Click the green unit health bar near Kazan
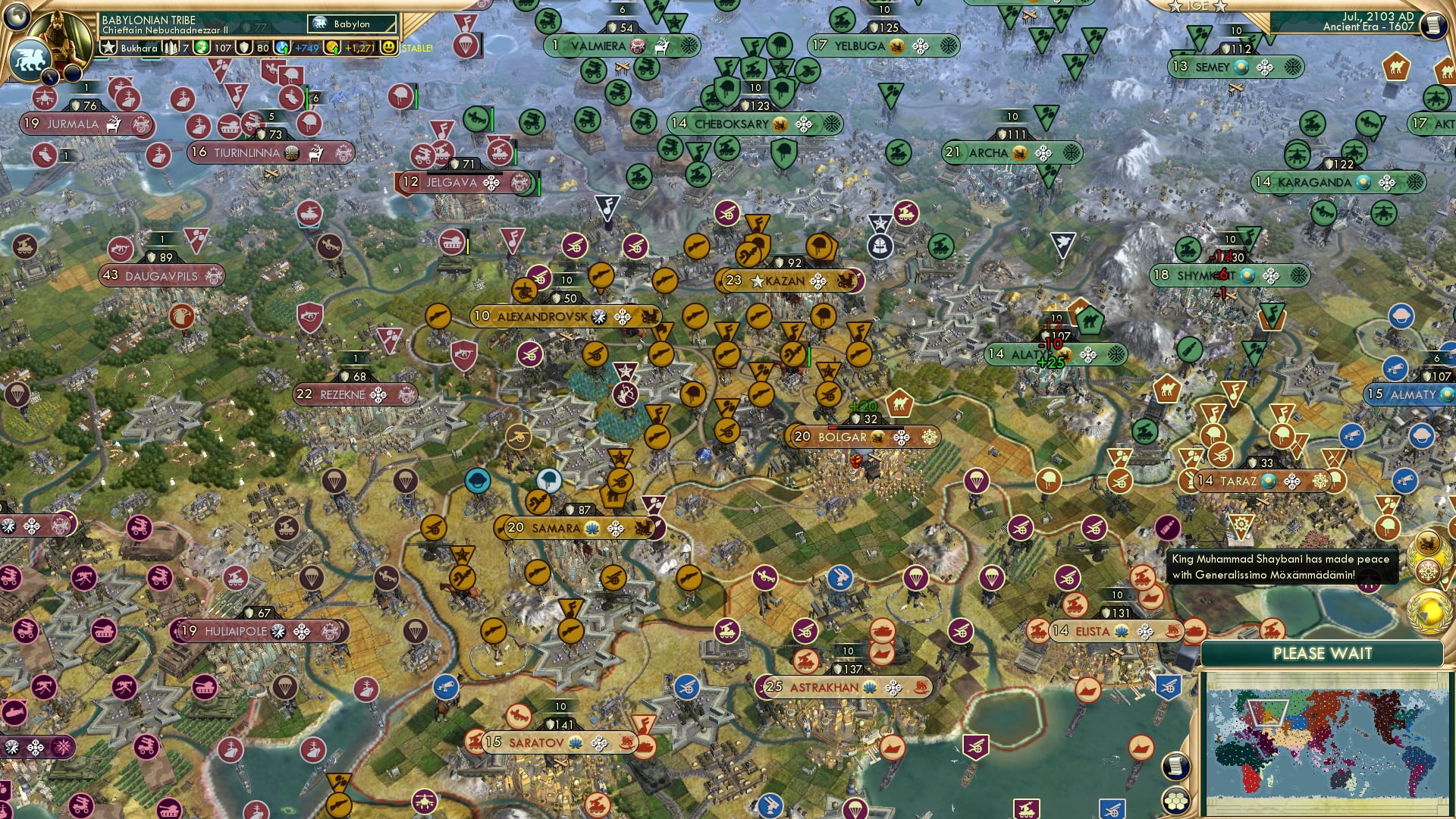 (809, 354)
